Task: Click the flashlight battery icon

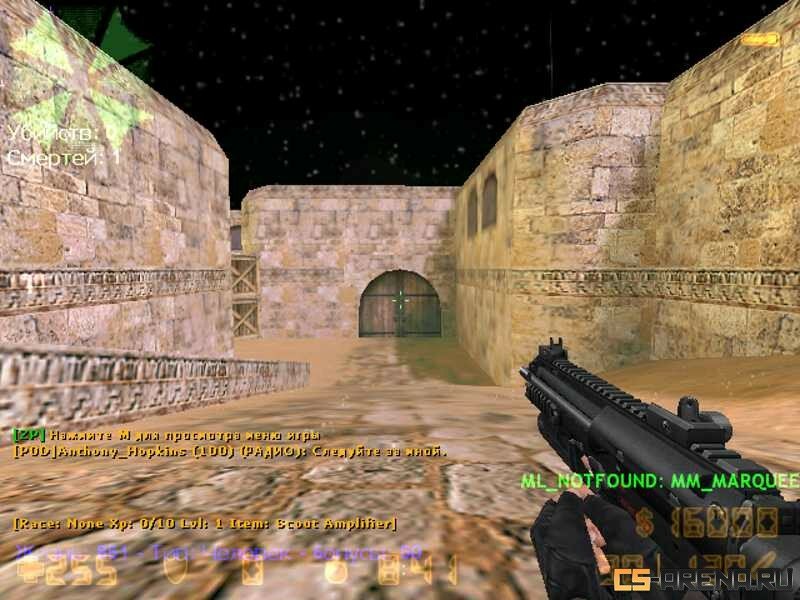Action: click(x=760, y=39)
